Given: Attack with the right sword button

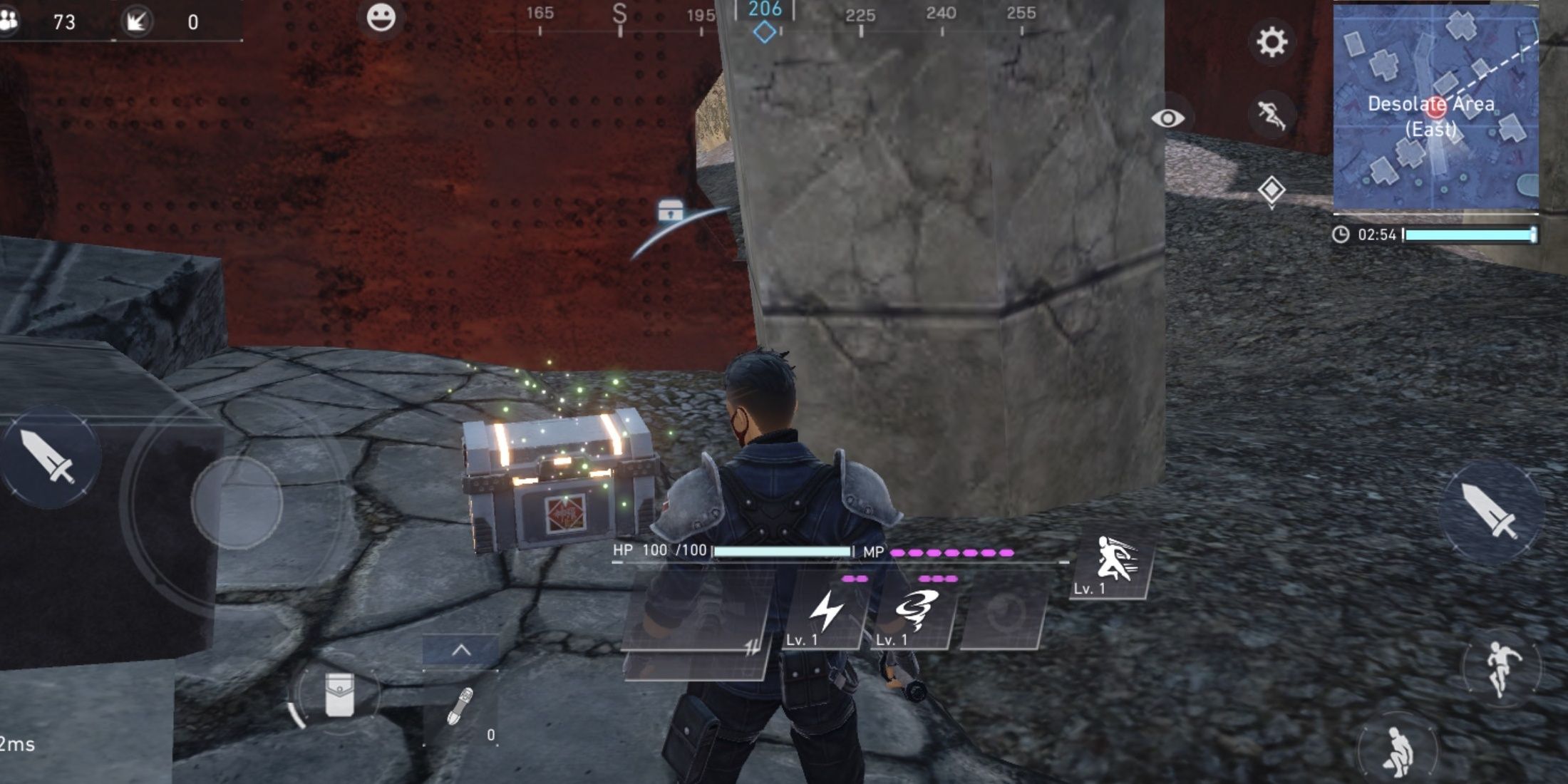Looking at the screenshot, I should [x=1490, y=510].
